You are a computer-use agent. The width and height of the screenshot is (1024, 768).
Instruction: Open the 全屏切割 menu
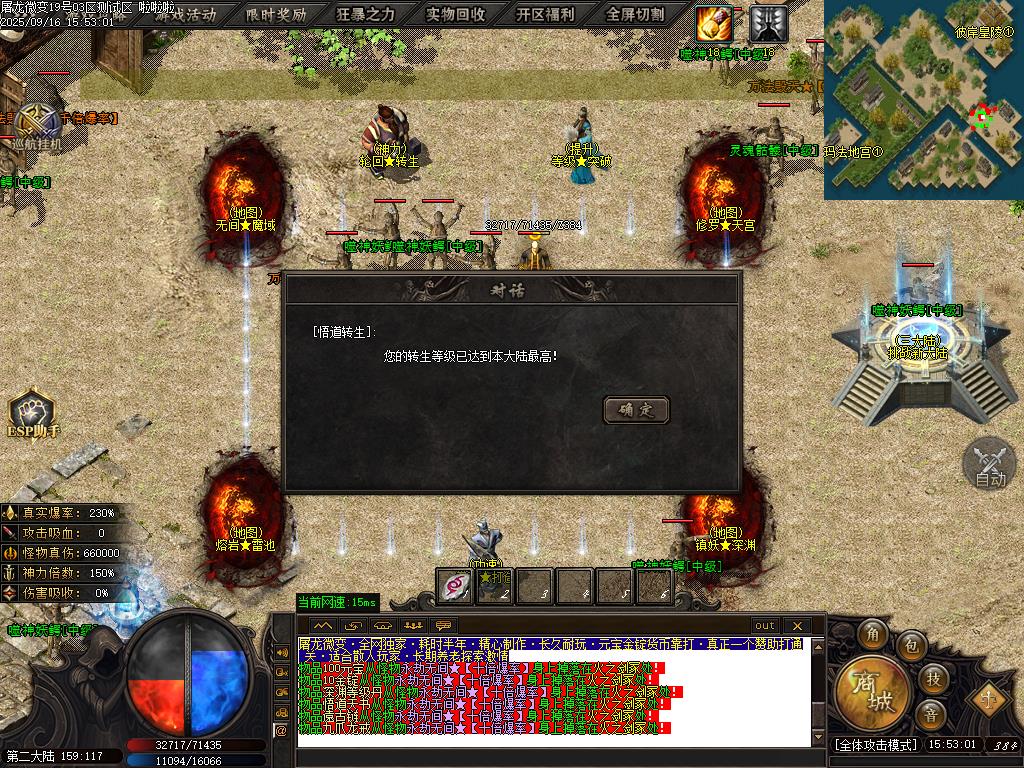point(636,14)
